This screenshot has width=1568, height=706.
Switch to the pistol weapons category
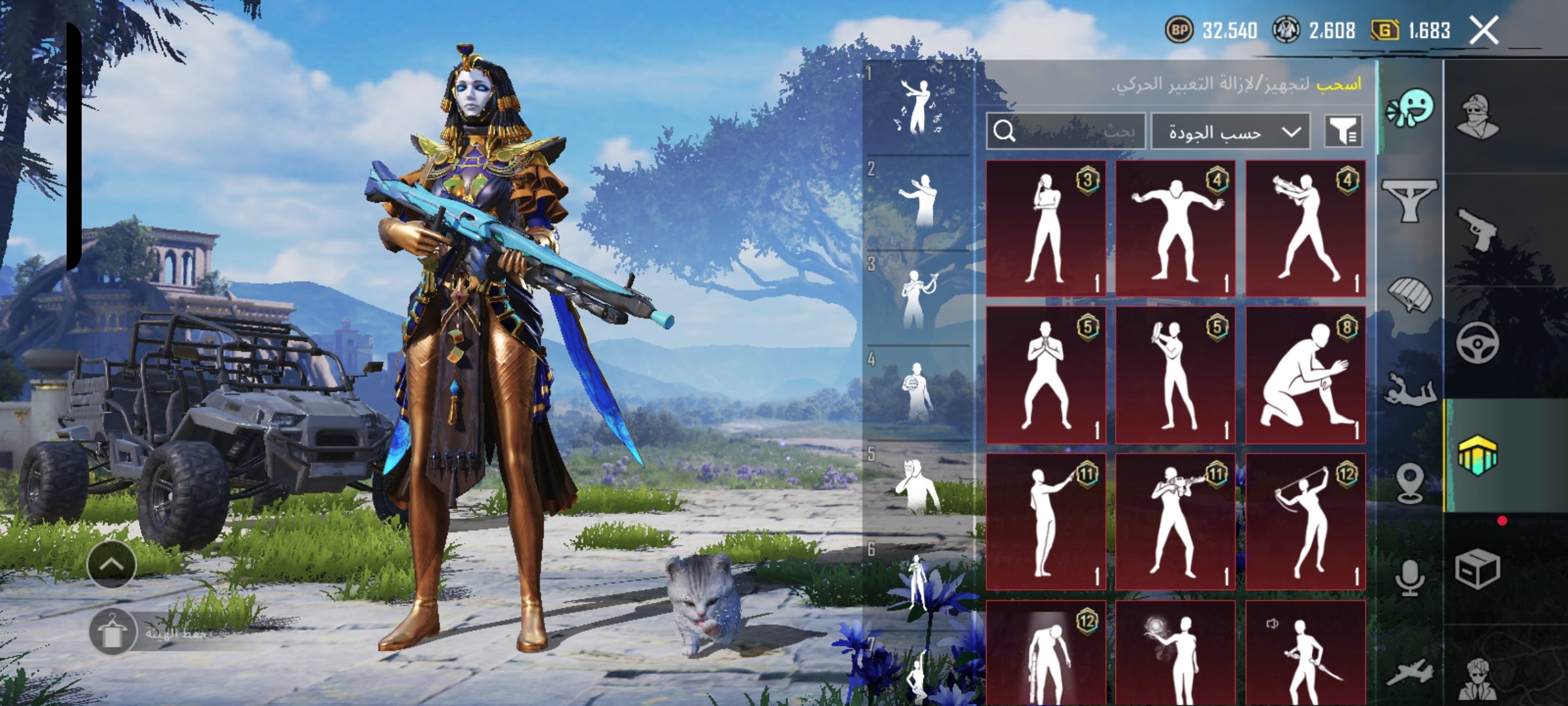(1478, 229)
